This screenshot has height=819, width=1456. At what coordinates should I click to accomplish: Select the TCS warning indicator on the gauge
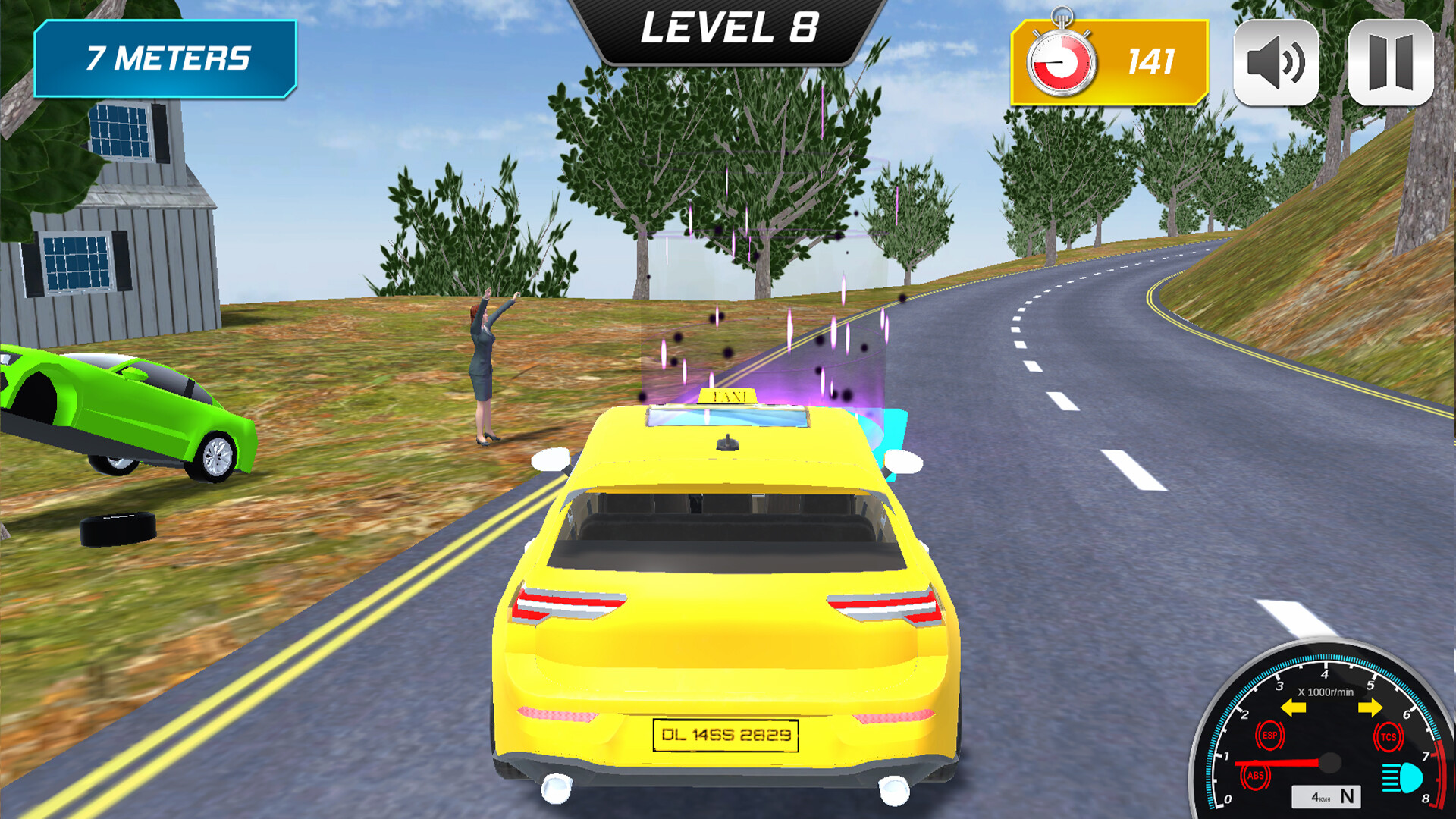point(1389,736)
